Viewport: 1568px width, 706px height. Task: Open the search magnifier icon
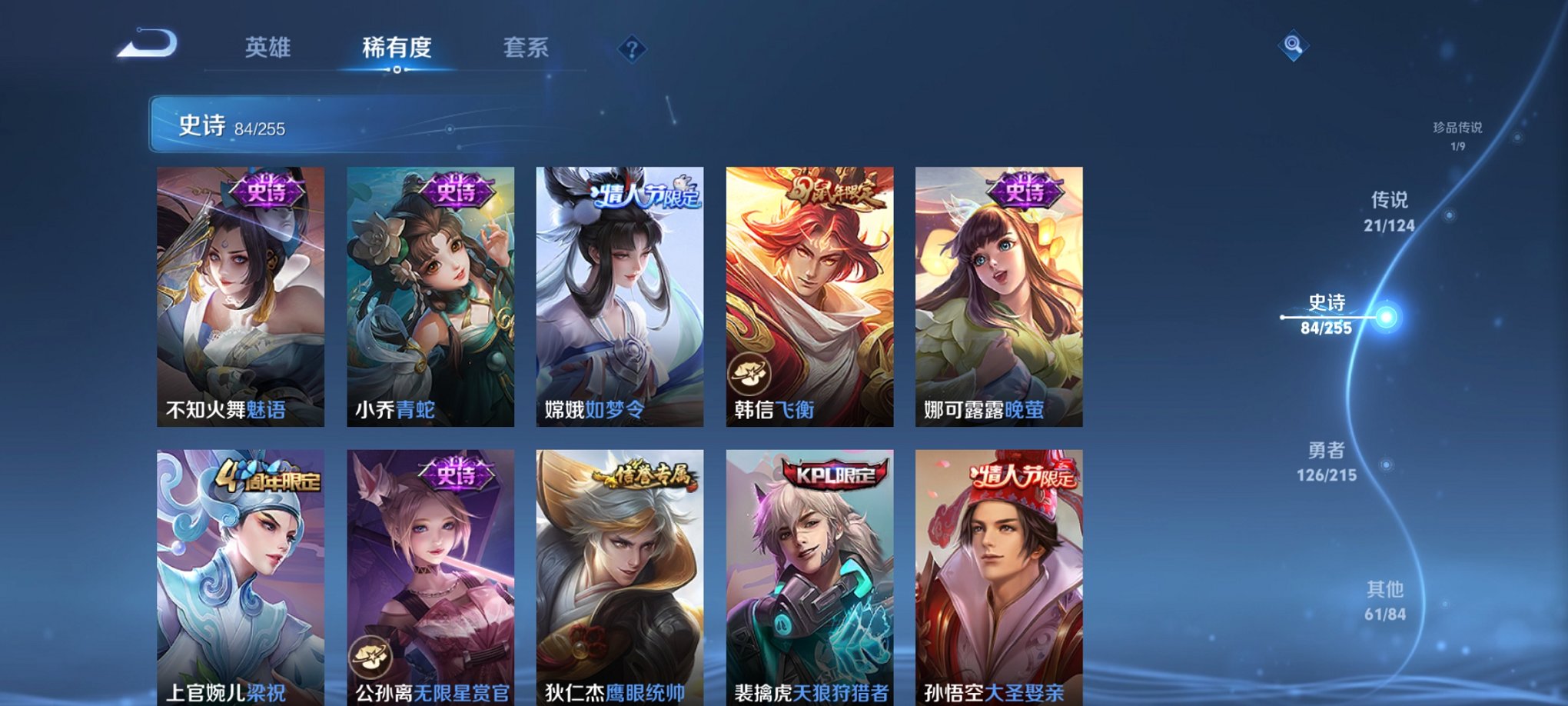coord(1294,48)
